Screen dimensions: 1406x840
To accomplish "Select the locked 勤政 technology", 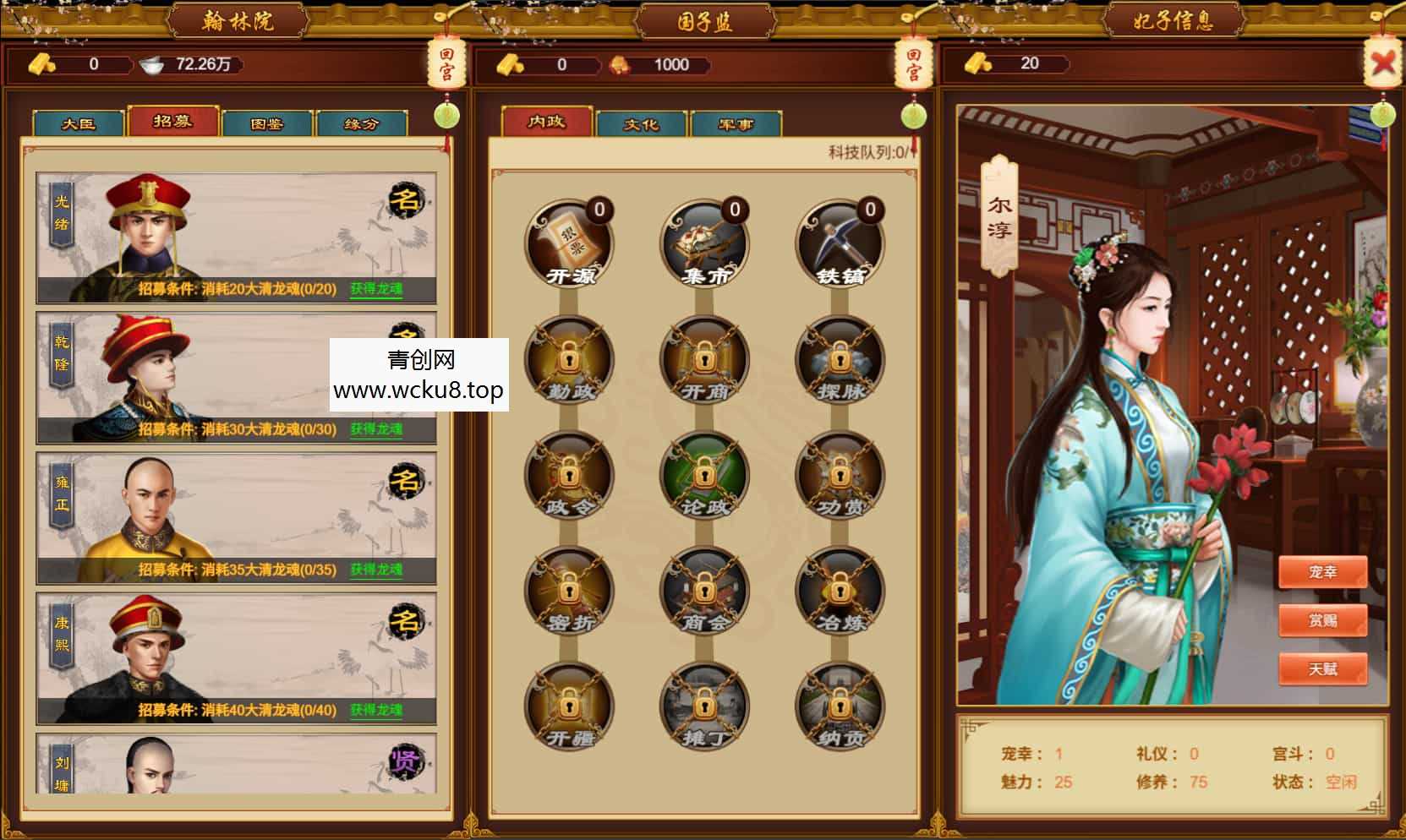I will [569, 359].
